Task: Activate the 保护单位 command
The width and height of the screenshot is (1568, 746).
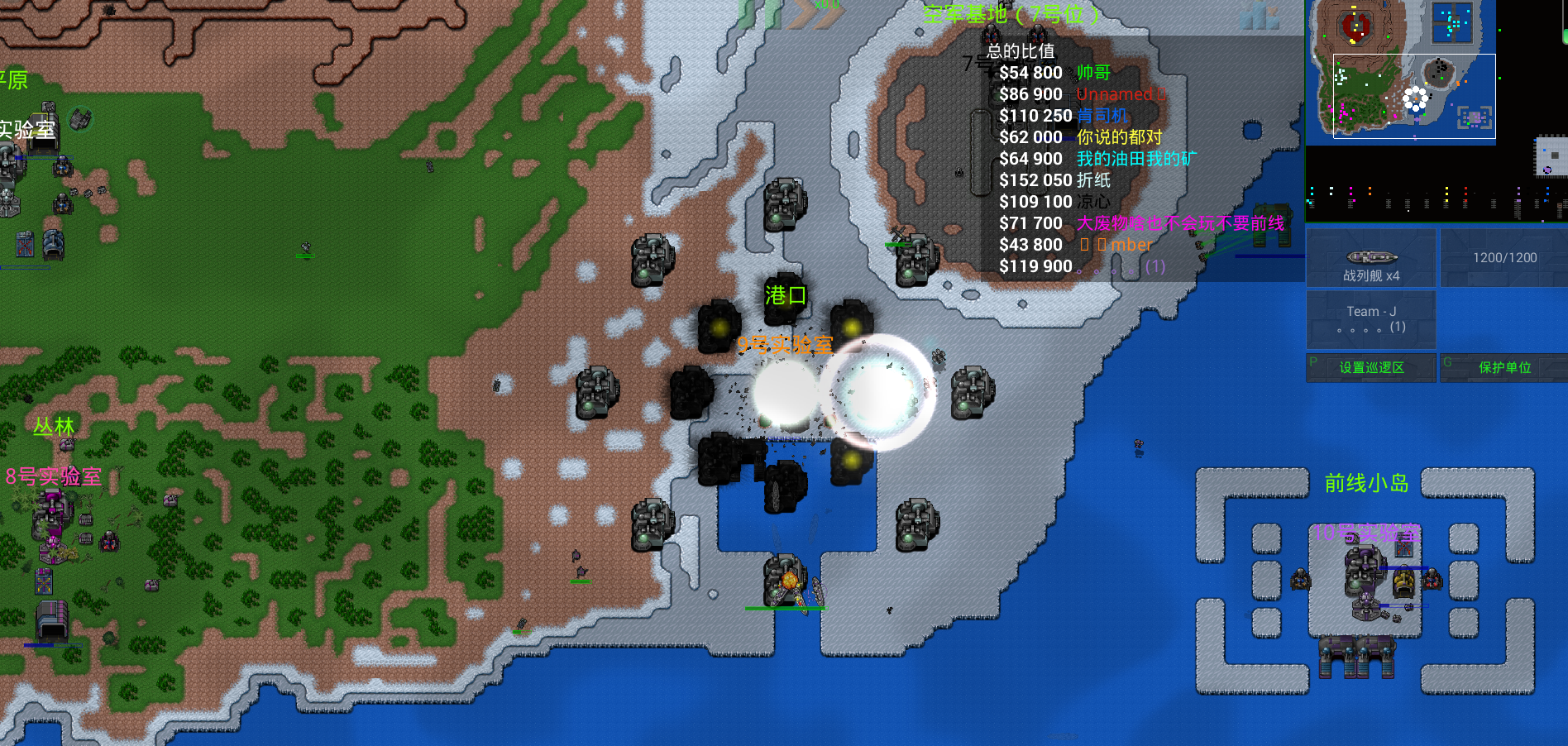Action: click(1504, 368)
